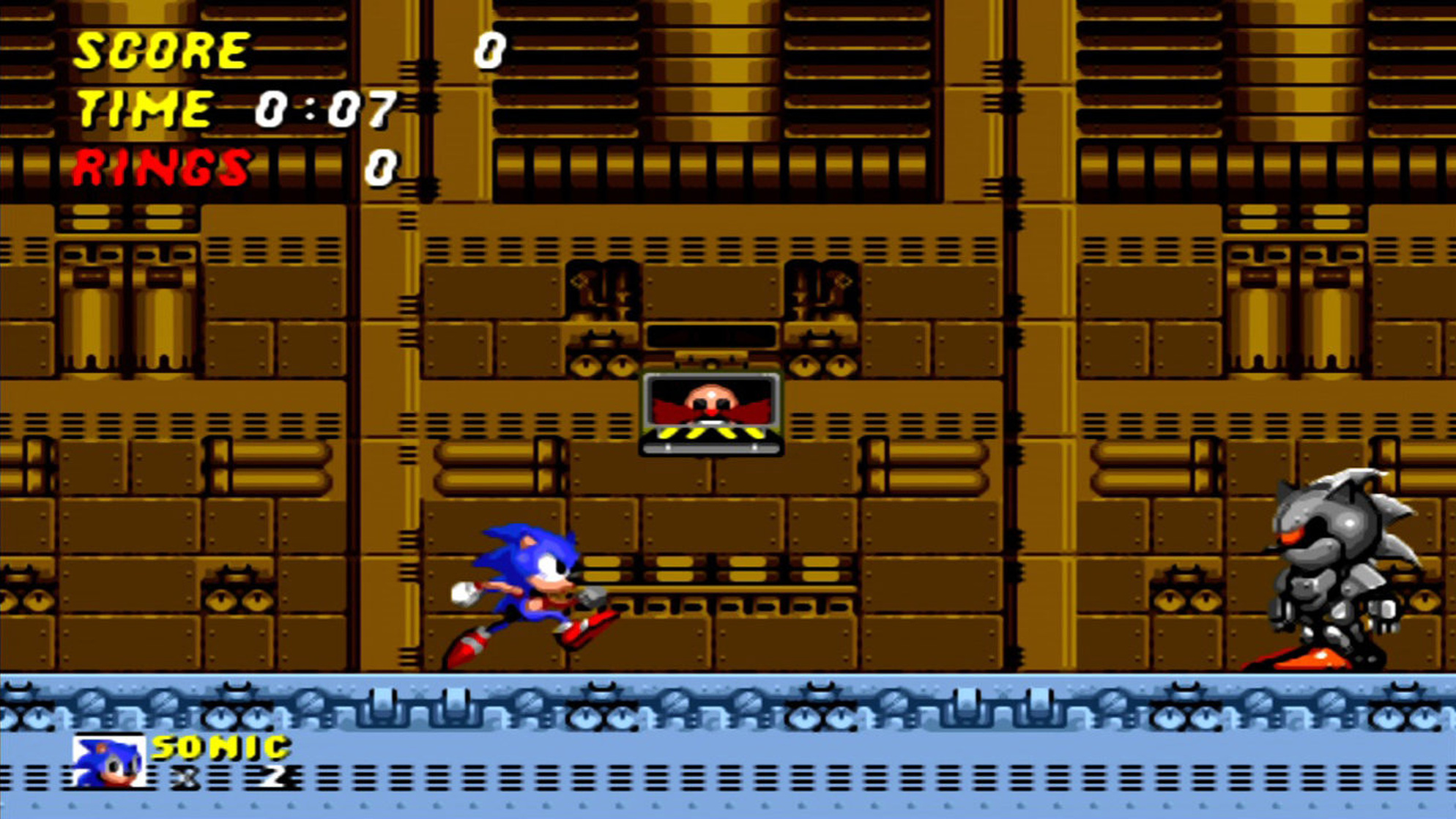Click the timer reading 0:07
This screenshot has width=1456, height=819.
[324, 108]
